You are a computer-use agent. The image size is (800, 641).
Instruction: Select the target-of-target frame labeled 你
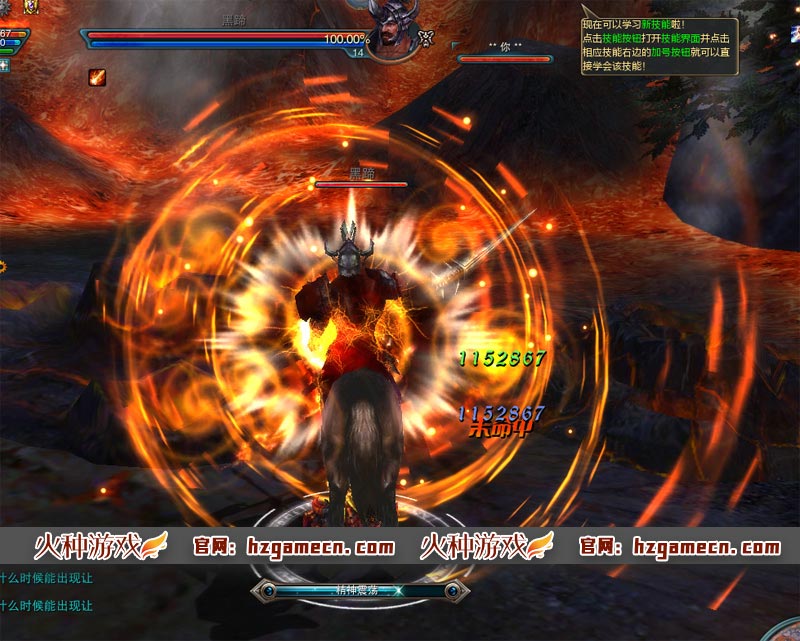(504, 54)
